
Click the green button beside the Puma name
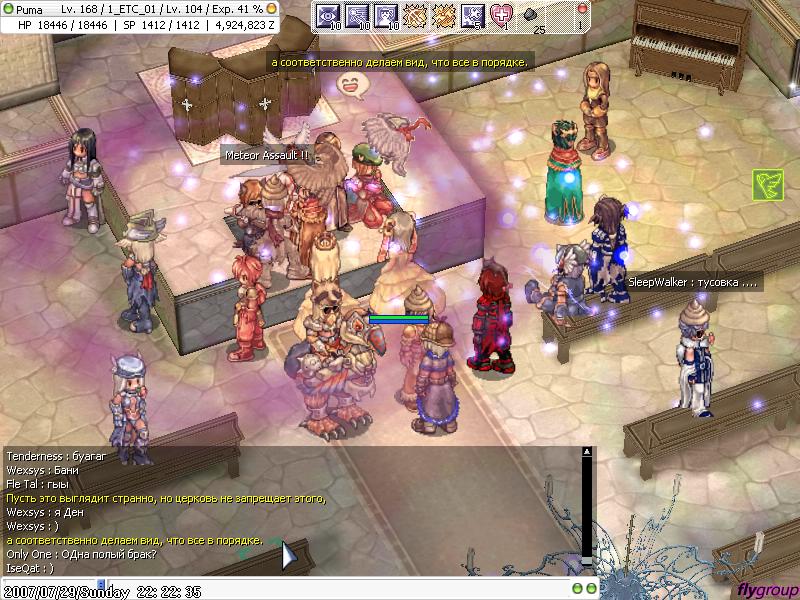pyautogui.click(x=8, y=8)
